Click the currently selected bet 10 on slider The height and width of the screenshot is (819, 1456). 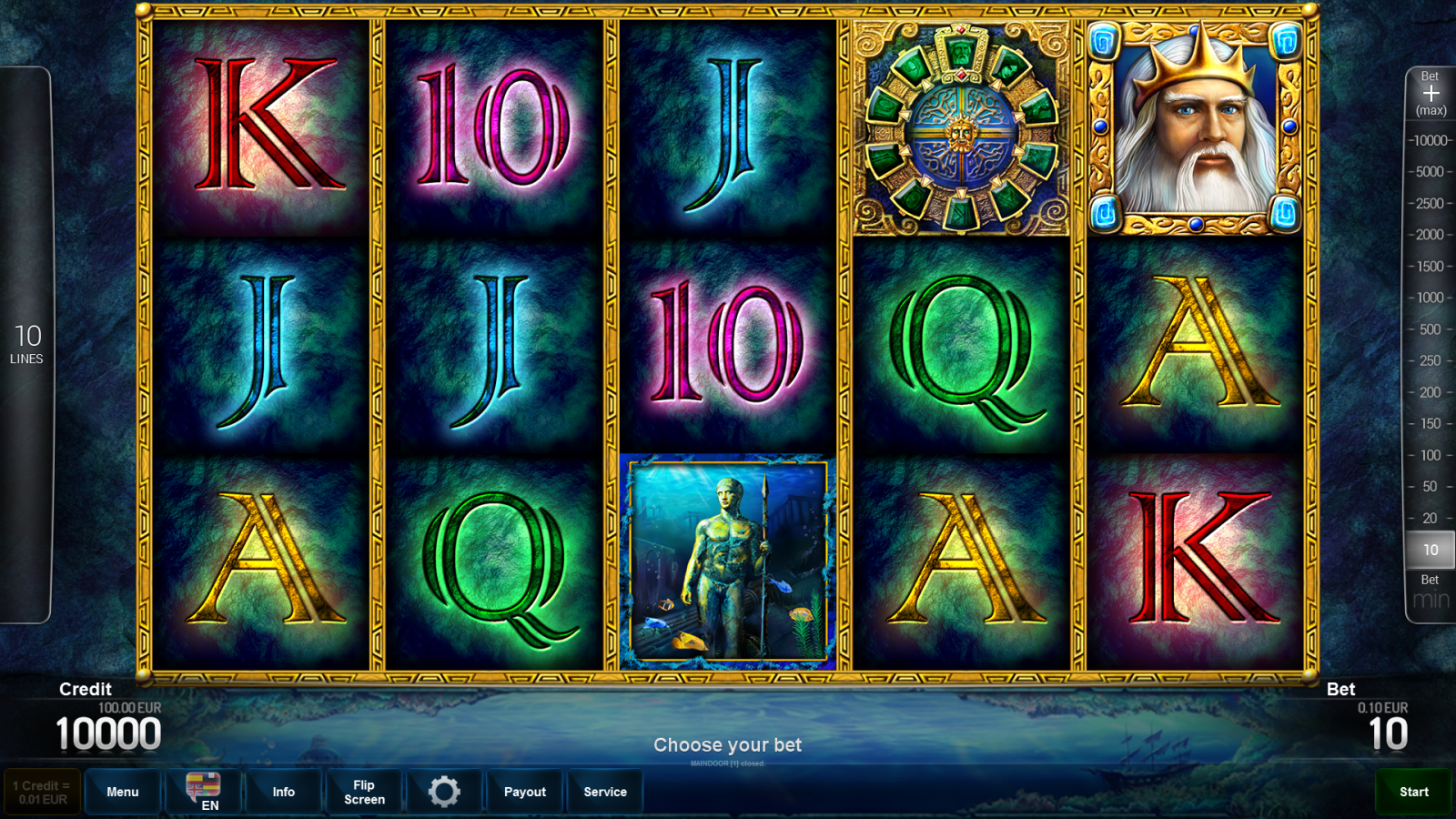click(1430, 550)
